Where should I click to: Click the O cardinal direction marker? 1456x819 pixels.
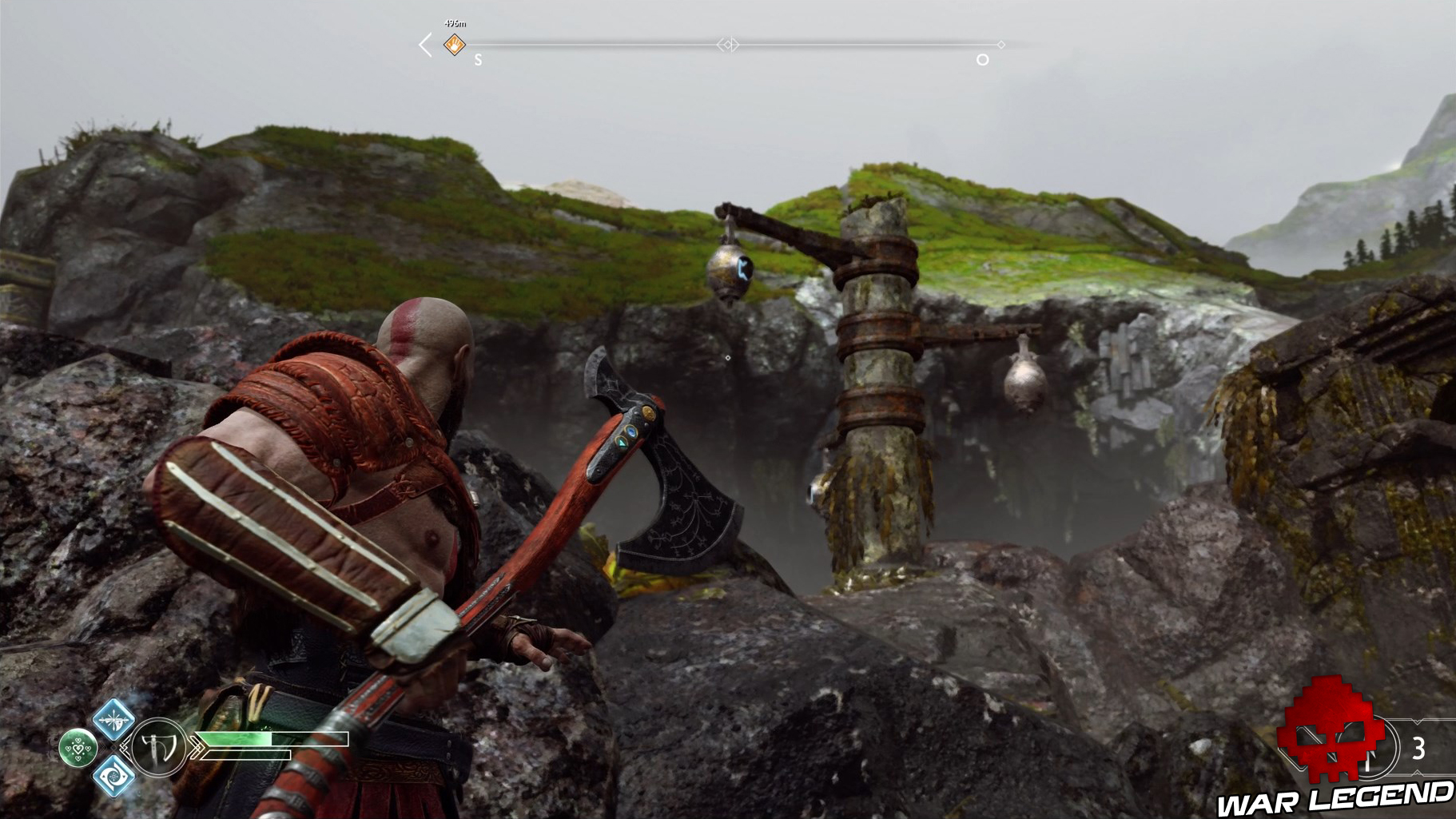982,60
